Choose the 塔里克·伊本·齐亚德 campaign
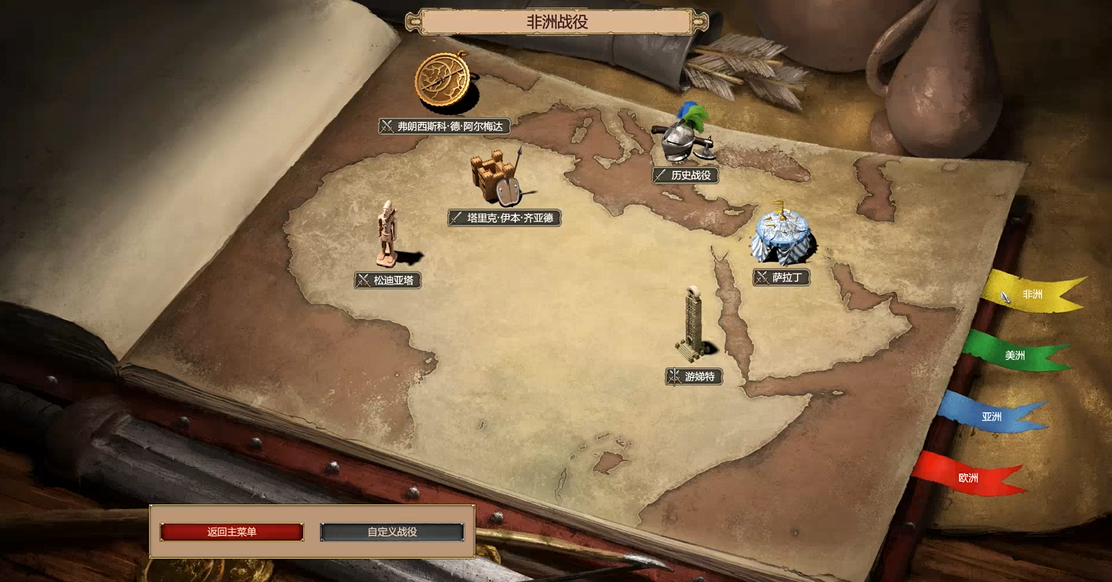The width and height of the screenshot is (1112, 582). (x=505, y=217)
